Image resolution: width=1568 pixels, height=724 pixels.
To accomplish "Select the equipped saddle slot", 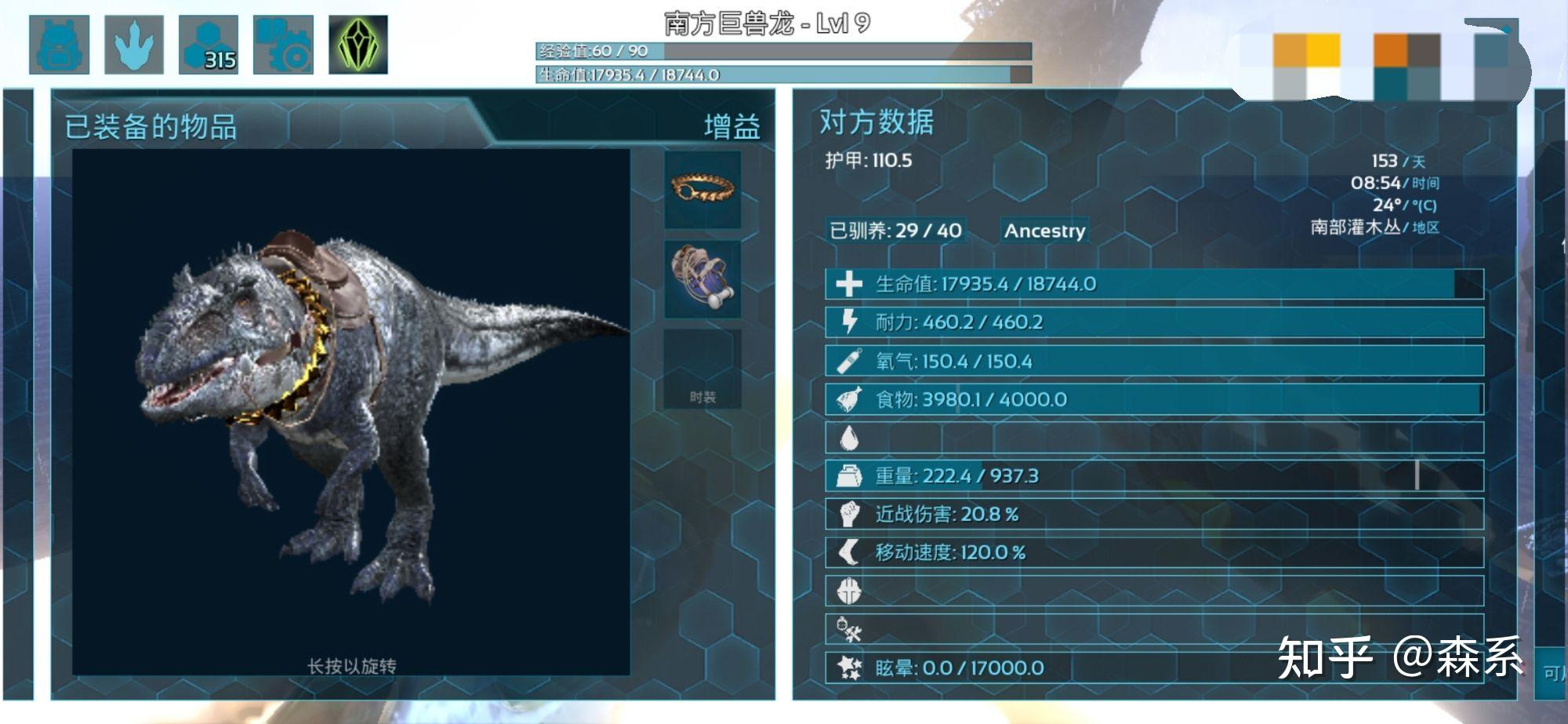I will [x=702, y=278].
